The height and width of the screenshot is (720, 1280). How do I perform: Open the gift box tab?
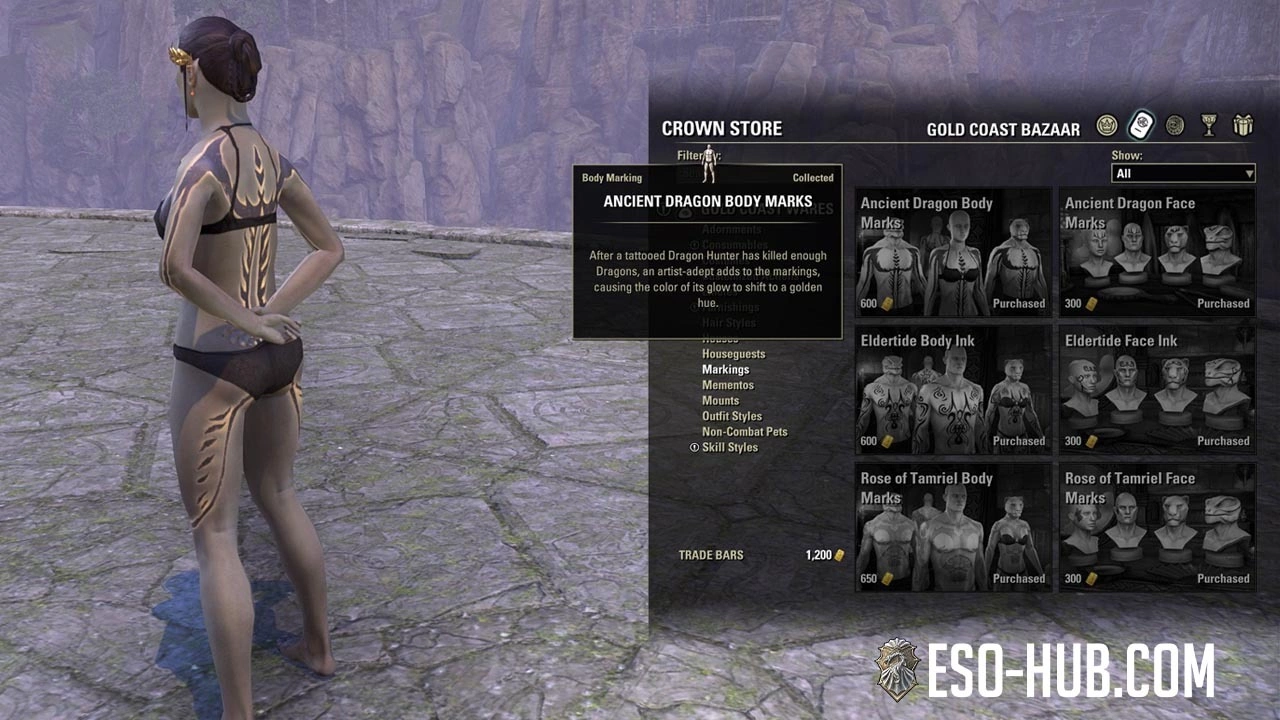pos(1243,126)
